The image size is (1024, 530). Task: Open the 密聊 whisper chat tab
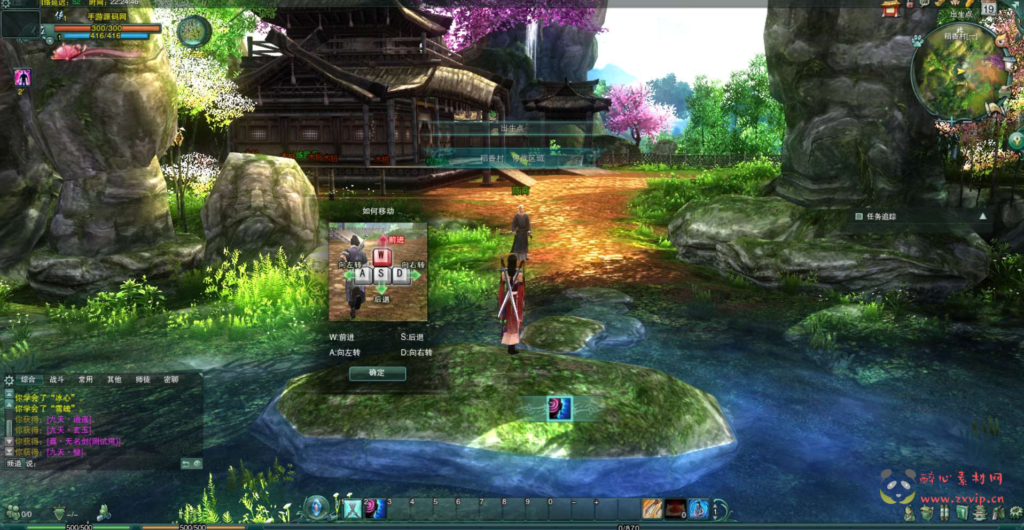(x=171, y=380)
